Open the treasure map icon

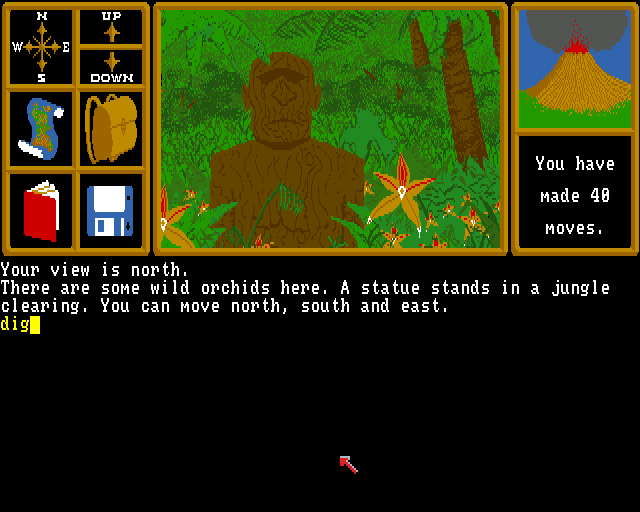click(x=41, y=129)
